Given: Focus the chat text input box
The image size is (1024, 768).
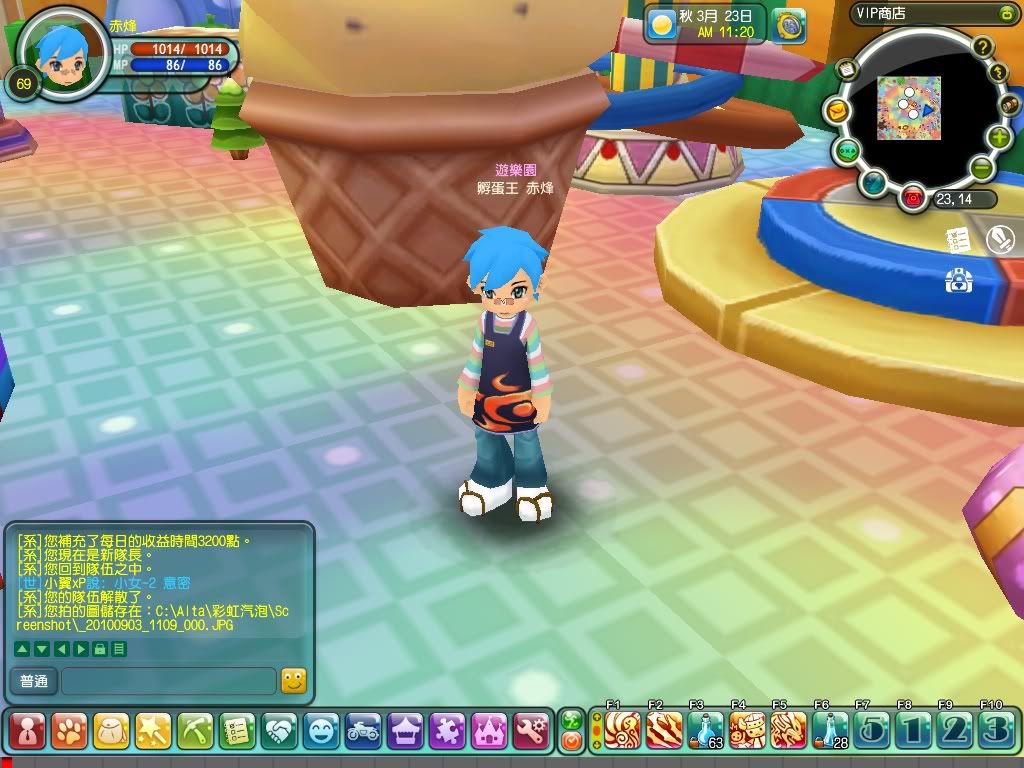Looking at the screenshot, I should 168,682.
